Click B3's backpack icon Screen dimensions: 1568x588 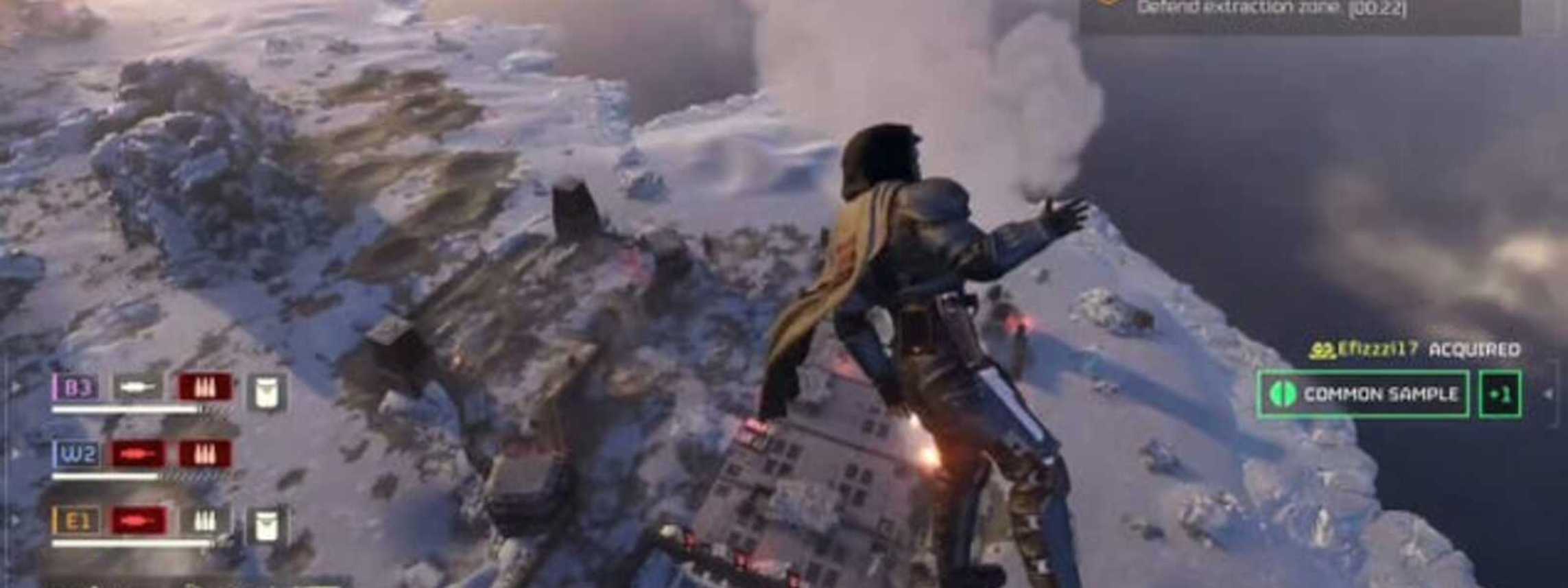(x=266, y=392)
